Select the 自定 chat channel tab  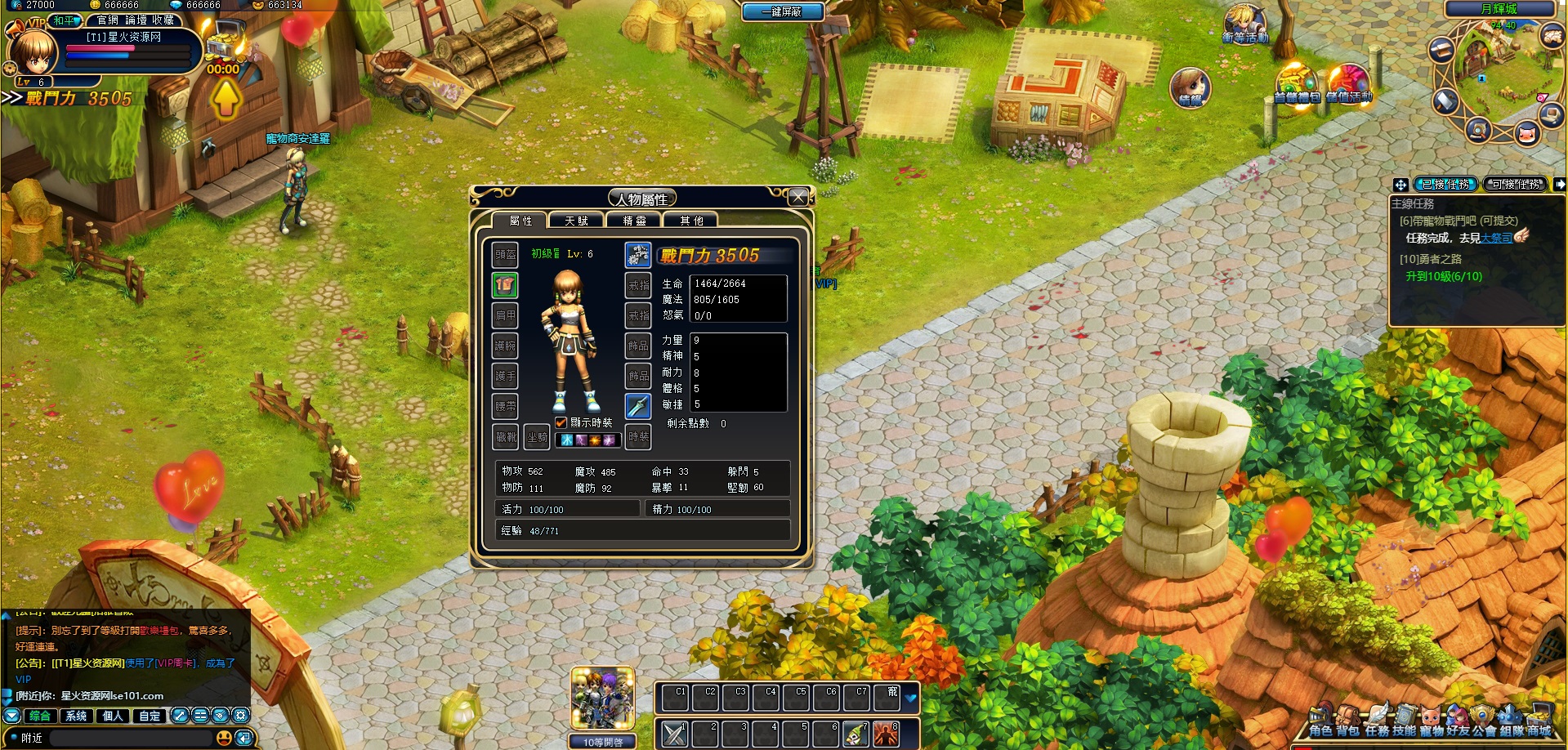tap(149, 716)
